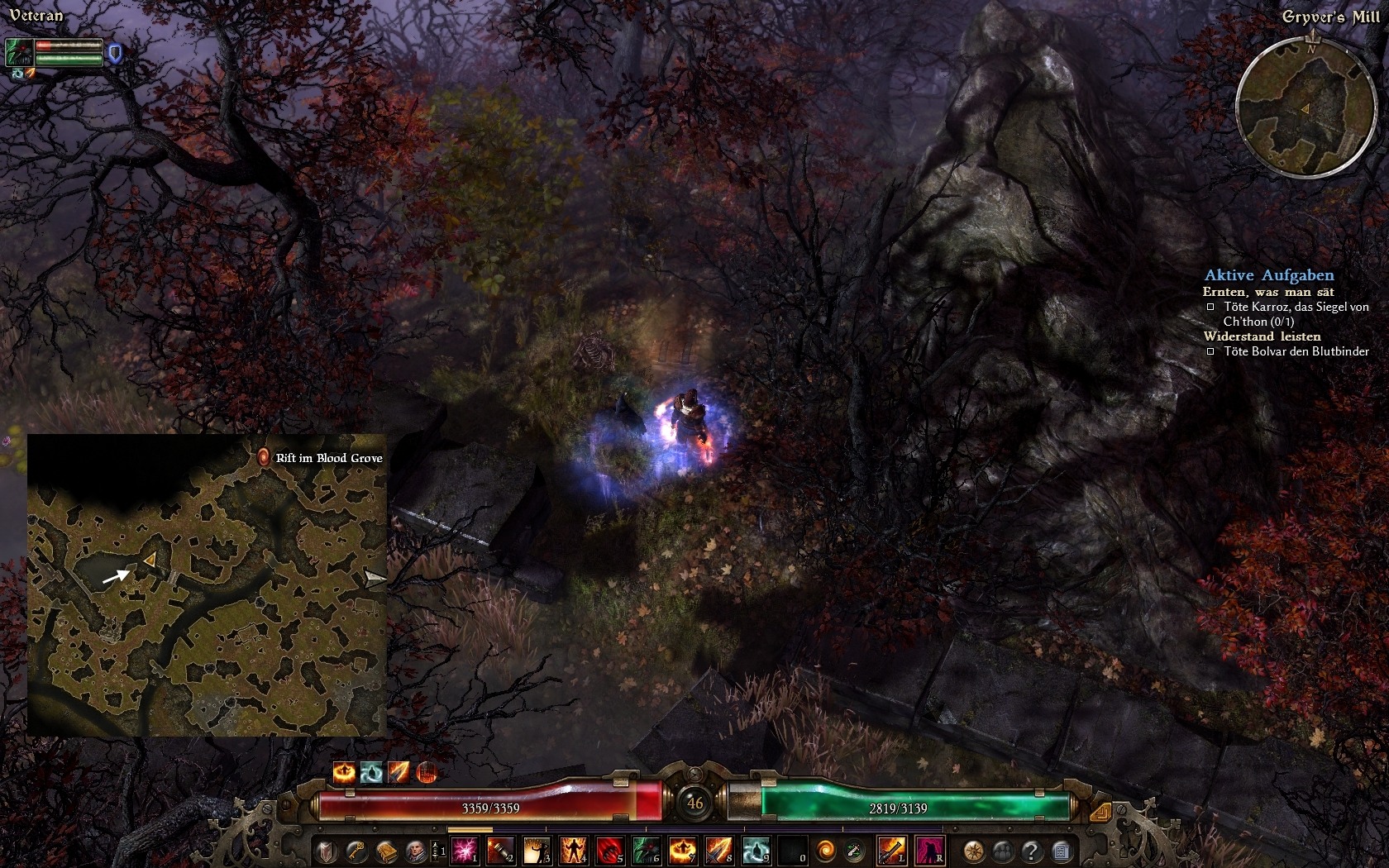Activate the fiery ring aura in slot 7

pyautogui.click(x=683, y=850)
